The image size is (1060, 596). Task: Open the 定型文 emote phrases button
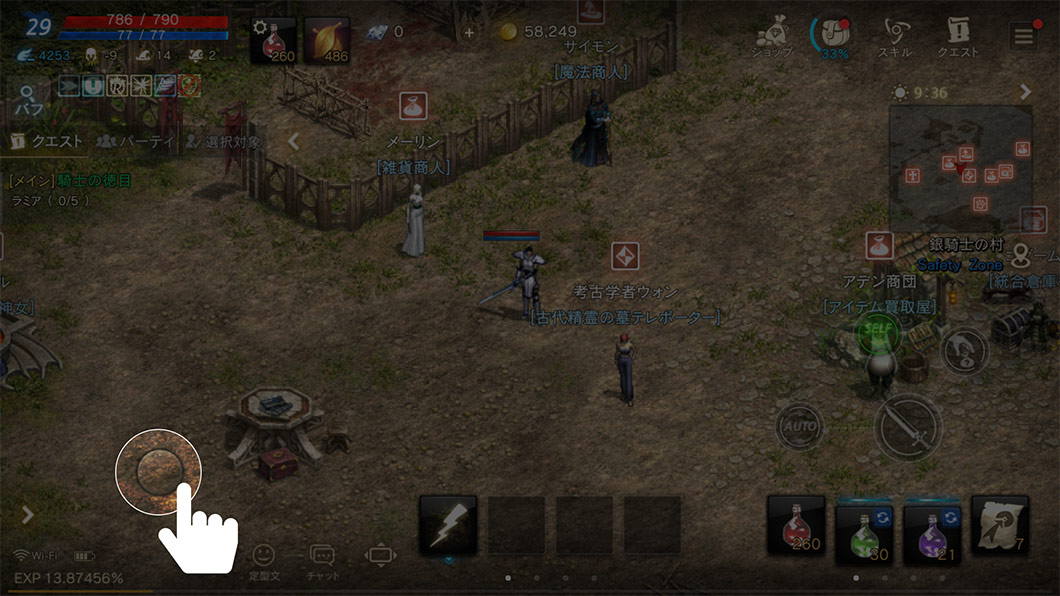[263, 560]
